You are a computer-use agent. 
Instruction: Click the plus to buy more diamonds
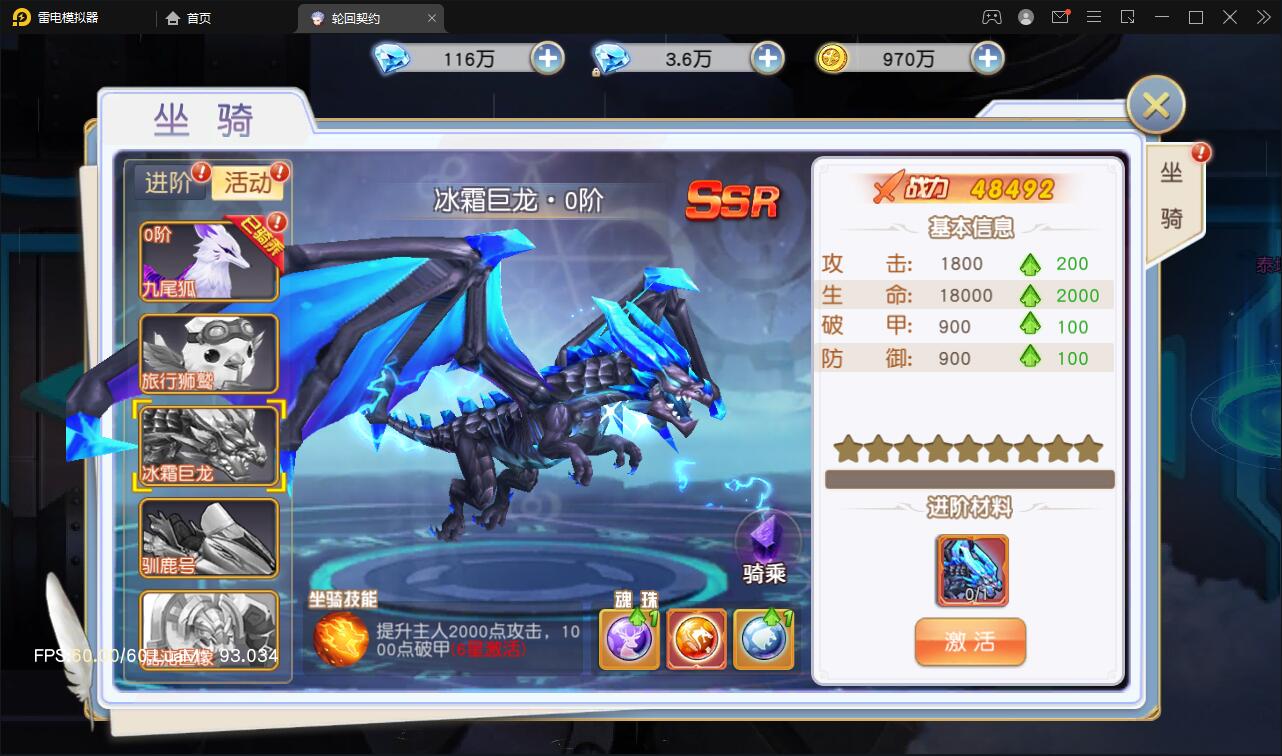coord(546,59)
